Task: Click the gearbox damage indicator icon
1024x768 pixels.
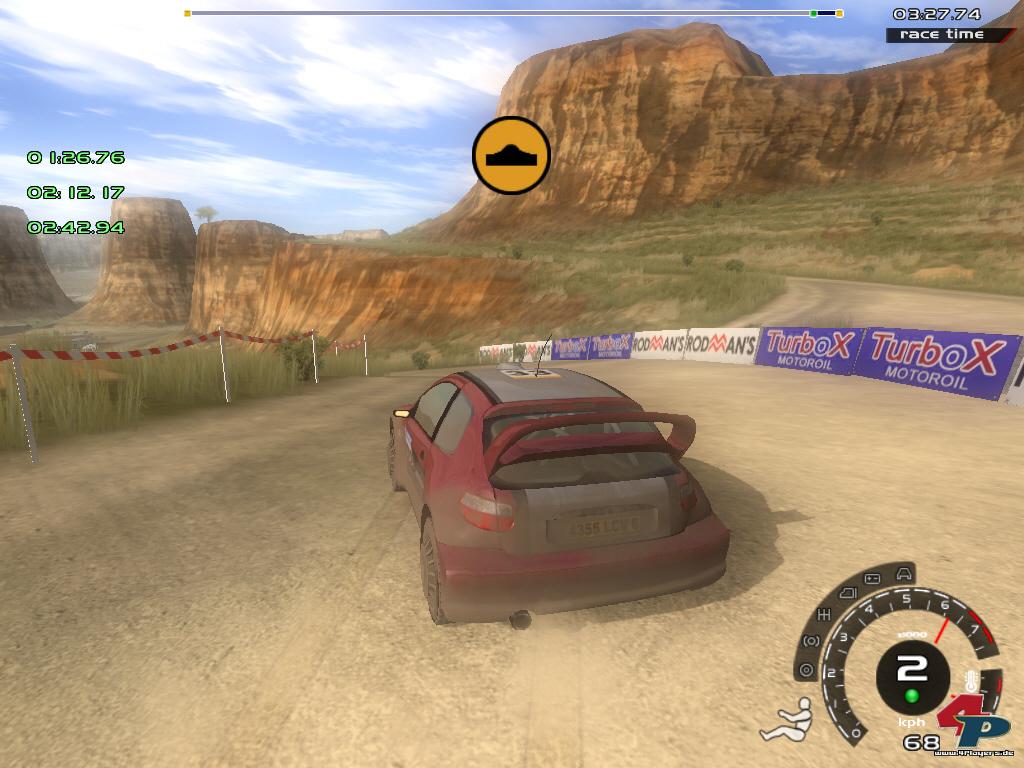Action: coord(825,613)
